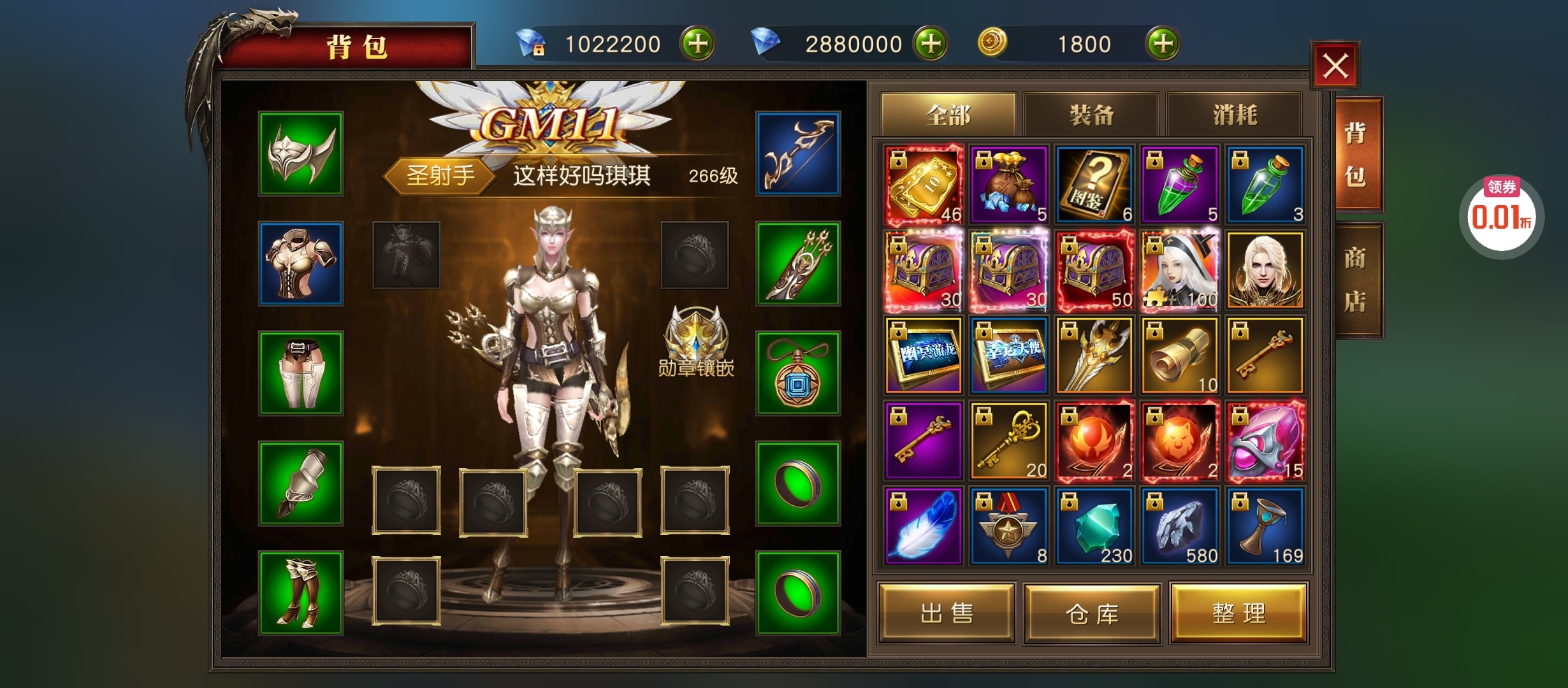Click the 整理 sort button
The width and height of the screenshot is (1568, 688).
pyautogui.click(x=1235, y=613)
